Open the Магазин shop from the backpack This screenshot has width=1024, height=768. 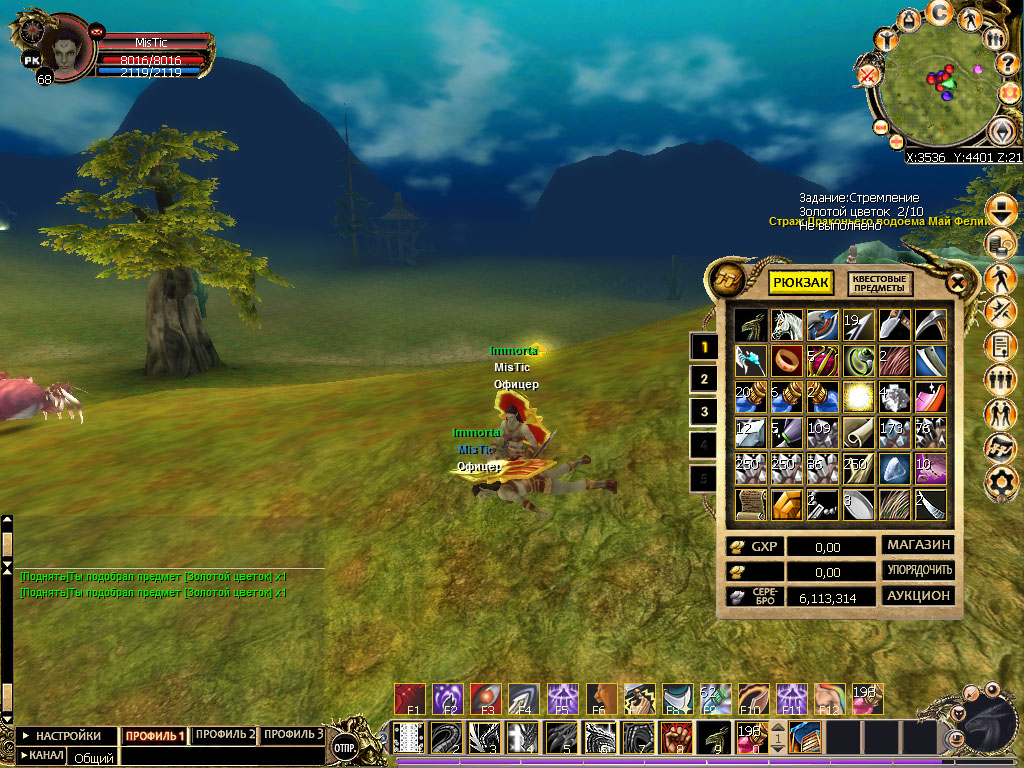[917, 545]
